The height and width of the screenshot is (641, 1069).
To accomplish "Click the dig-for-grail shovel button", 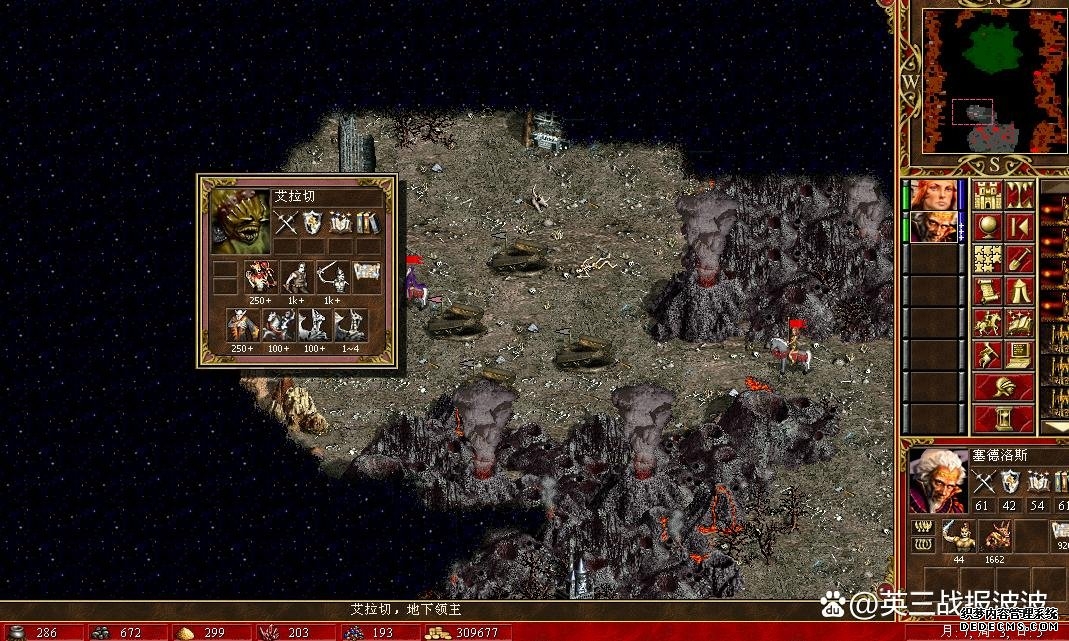I will (x=1019, y=259).
